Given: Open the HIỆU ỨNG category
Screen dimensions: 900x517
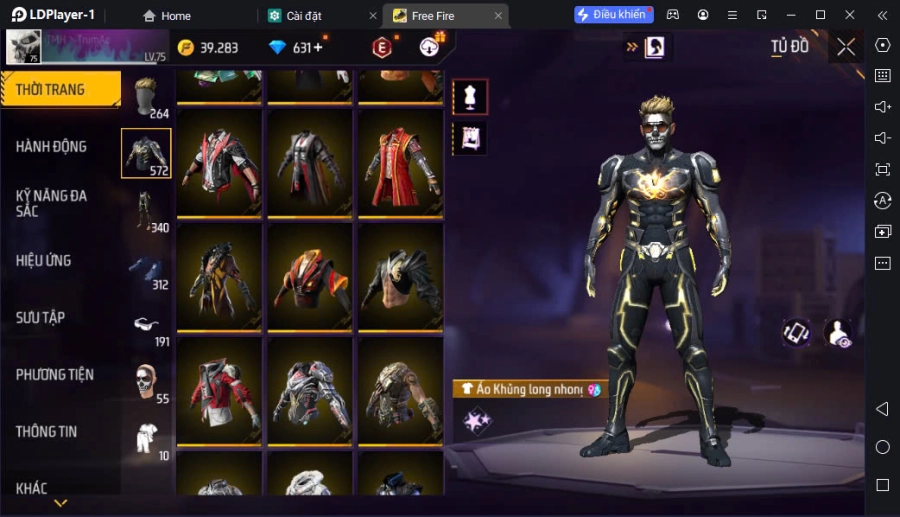Looking at the screenshot, I should pyautogui.click(x=44, y=261).
